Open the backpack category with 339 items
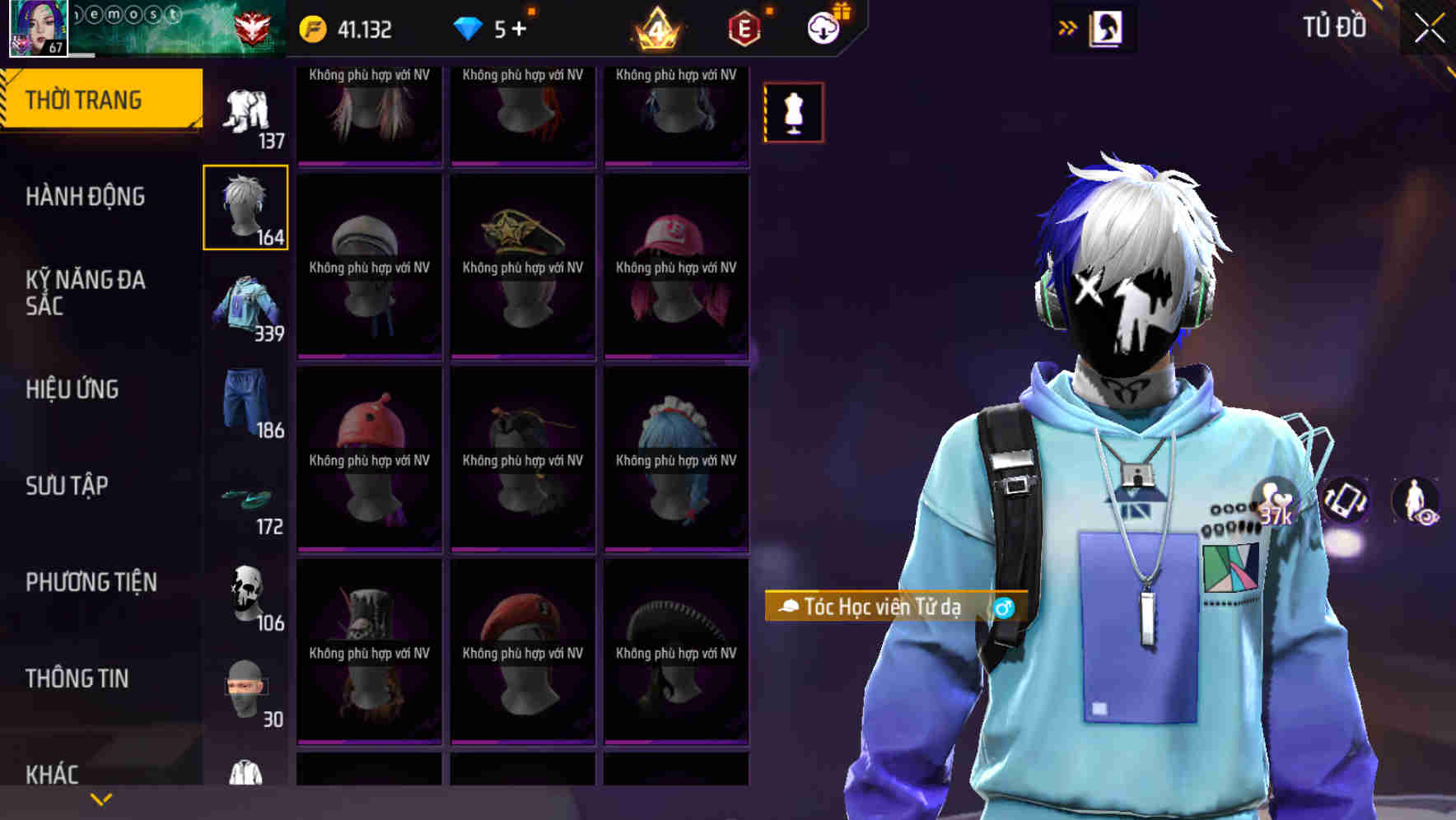The width and height of the screenshot is (1456, 820). (x=245, y=309)
